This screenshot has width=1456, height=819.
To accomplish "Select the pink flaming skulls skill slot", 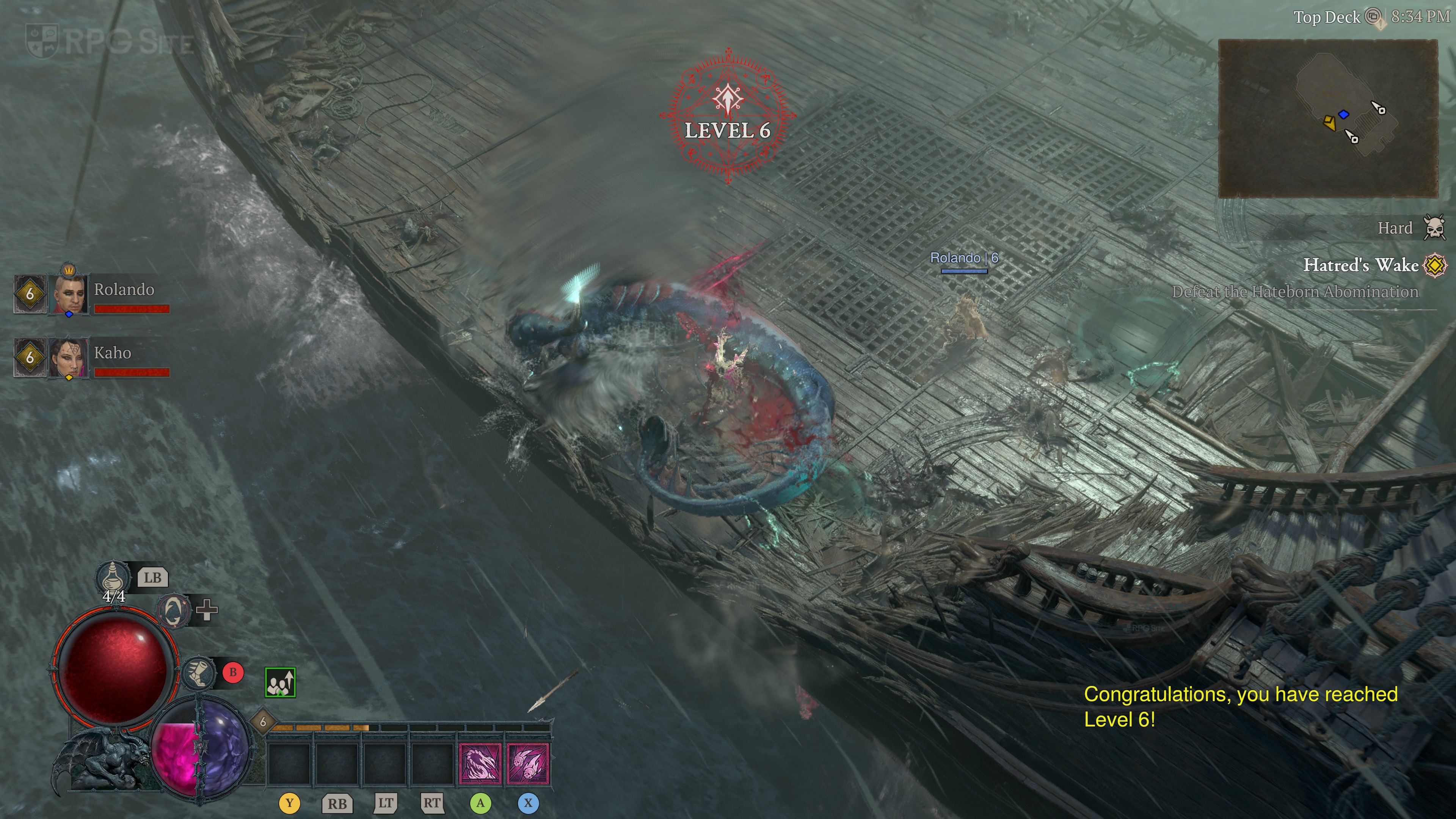I will click(x=528, y=764).
